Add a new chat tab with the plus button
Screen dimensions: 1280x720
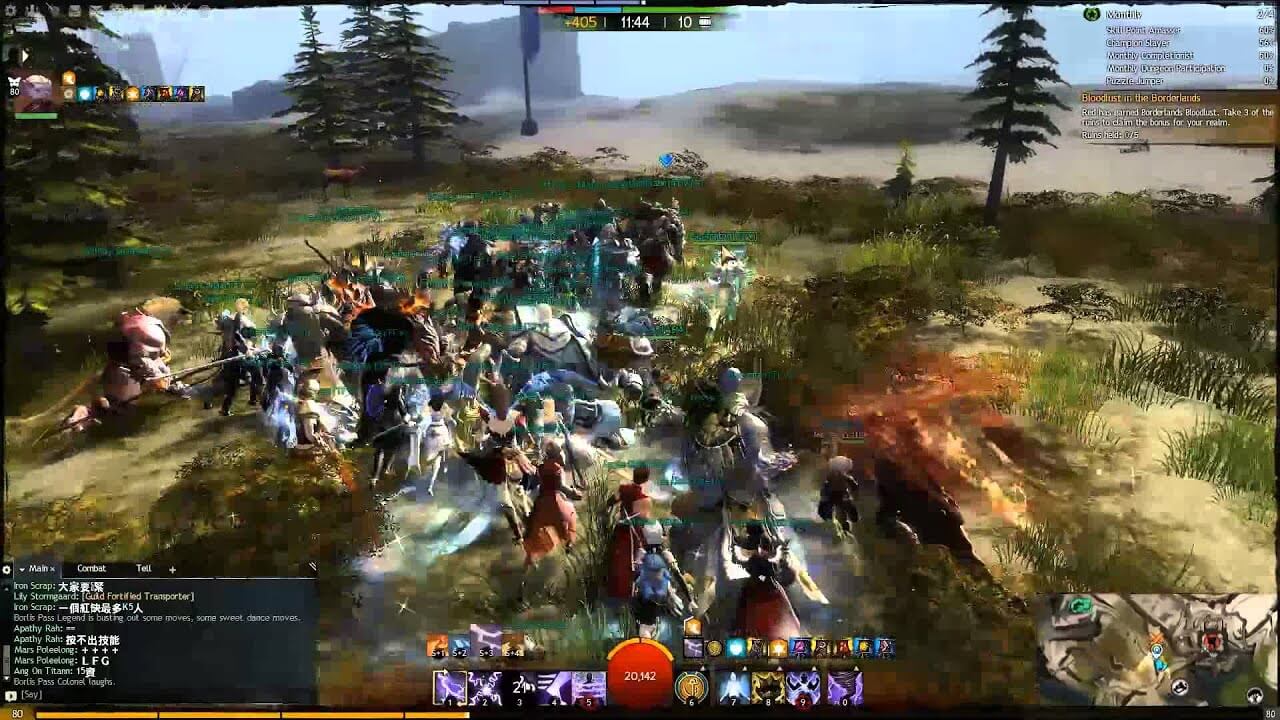click(x=172, y=569)
